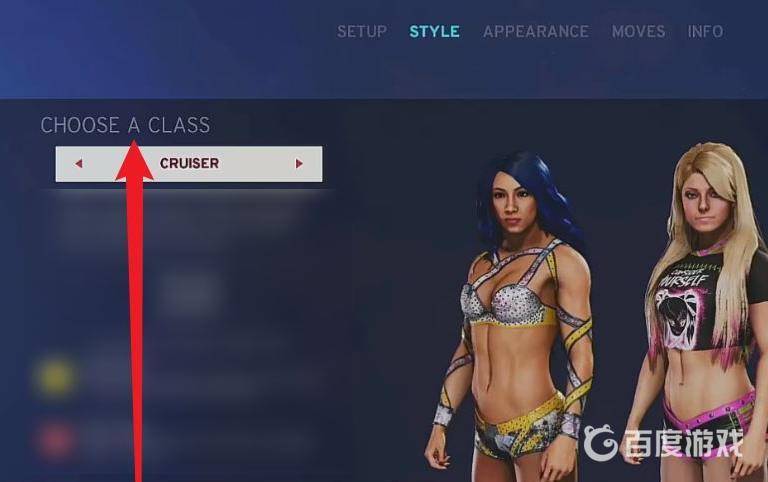Switch to the Appearance tab
Image resolution: width=768 pixels, height=482 pixels.
point(535,31)
